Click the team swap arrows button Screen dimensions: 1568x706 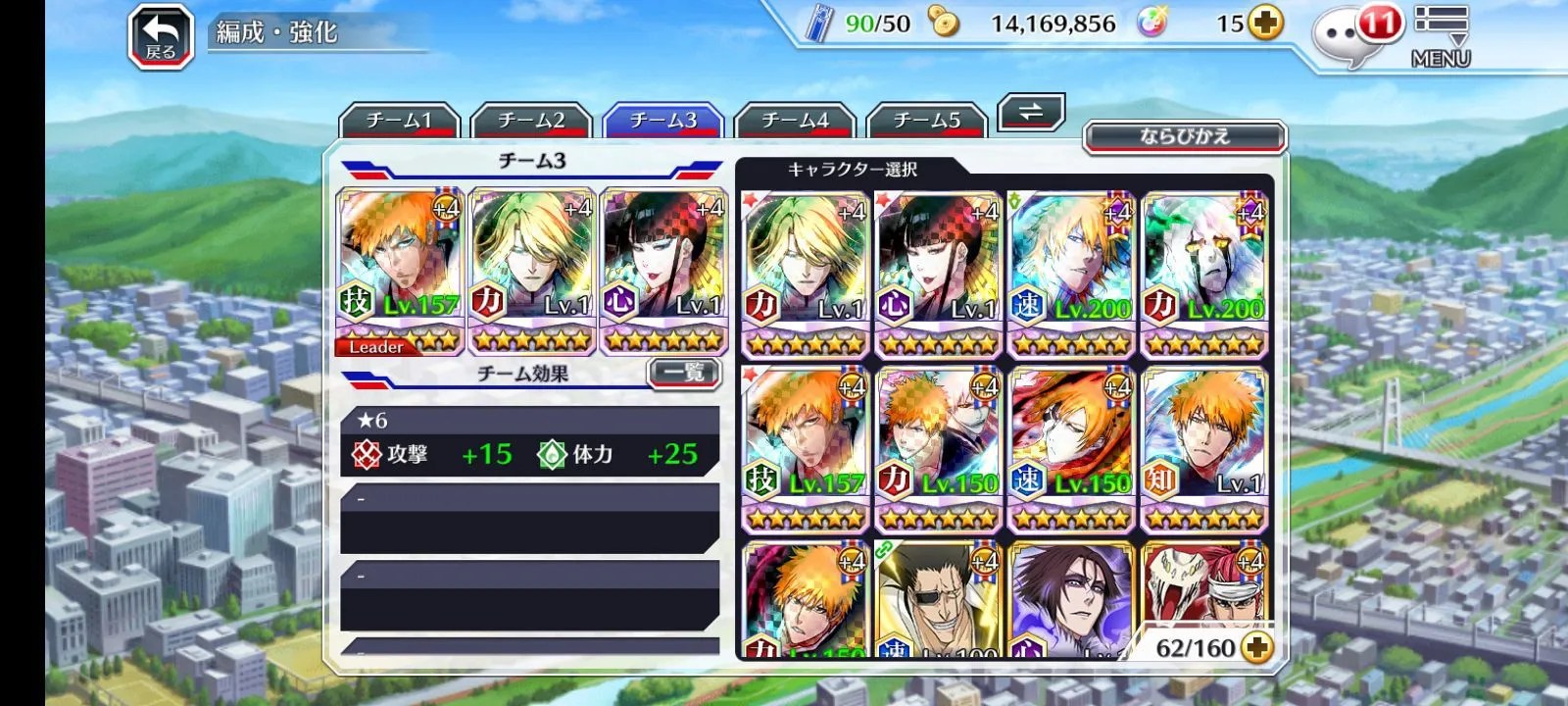pos(1031,112)
